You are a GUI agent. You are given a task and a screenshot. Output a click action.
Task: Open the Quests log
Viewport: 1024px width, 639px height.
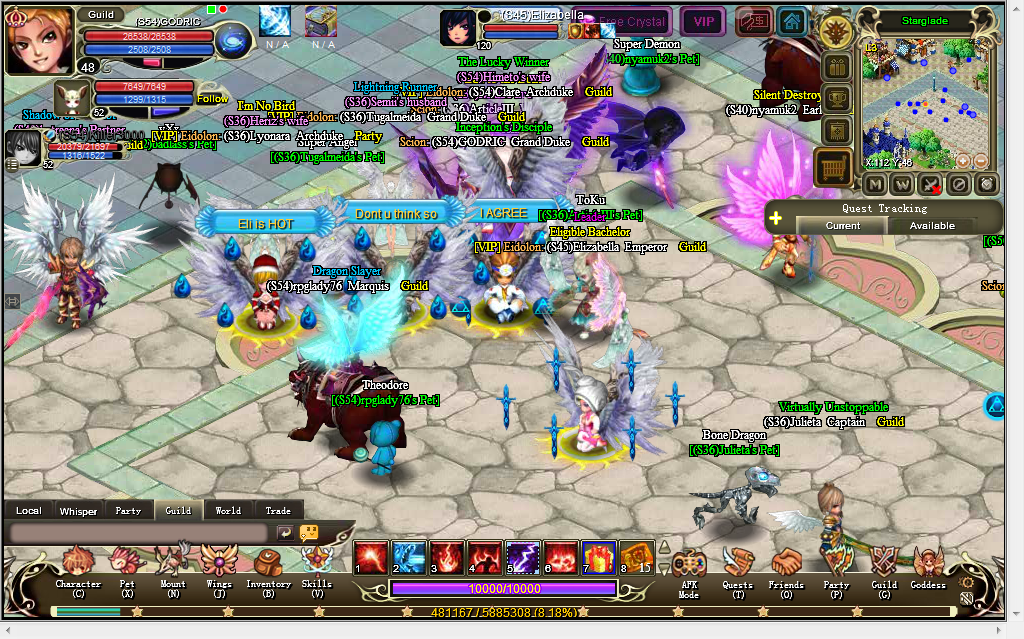pyautogui.click(x=738, y=568)
